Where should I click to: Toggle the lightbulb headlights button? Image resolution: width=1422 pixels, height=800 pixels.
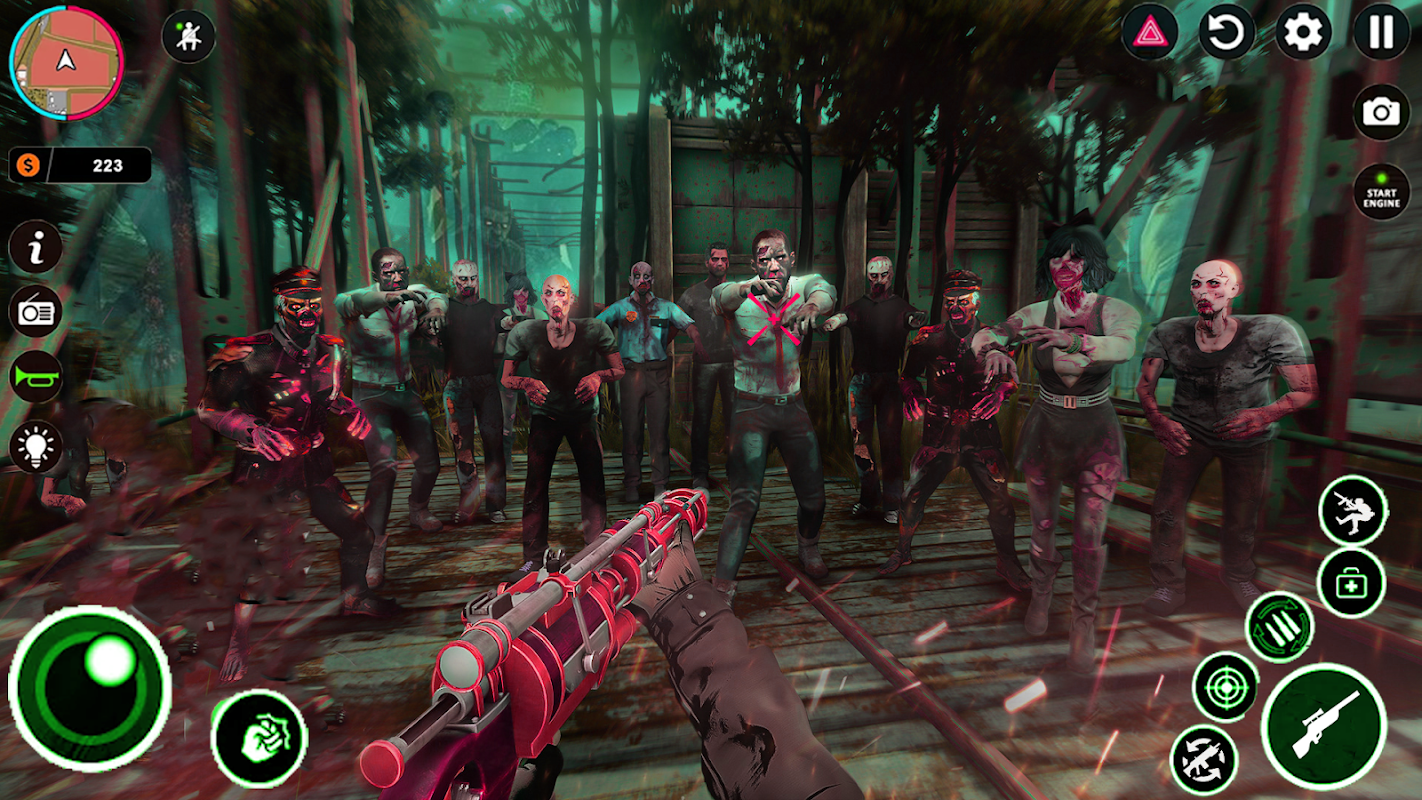(36, 446)
